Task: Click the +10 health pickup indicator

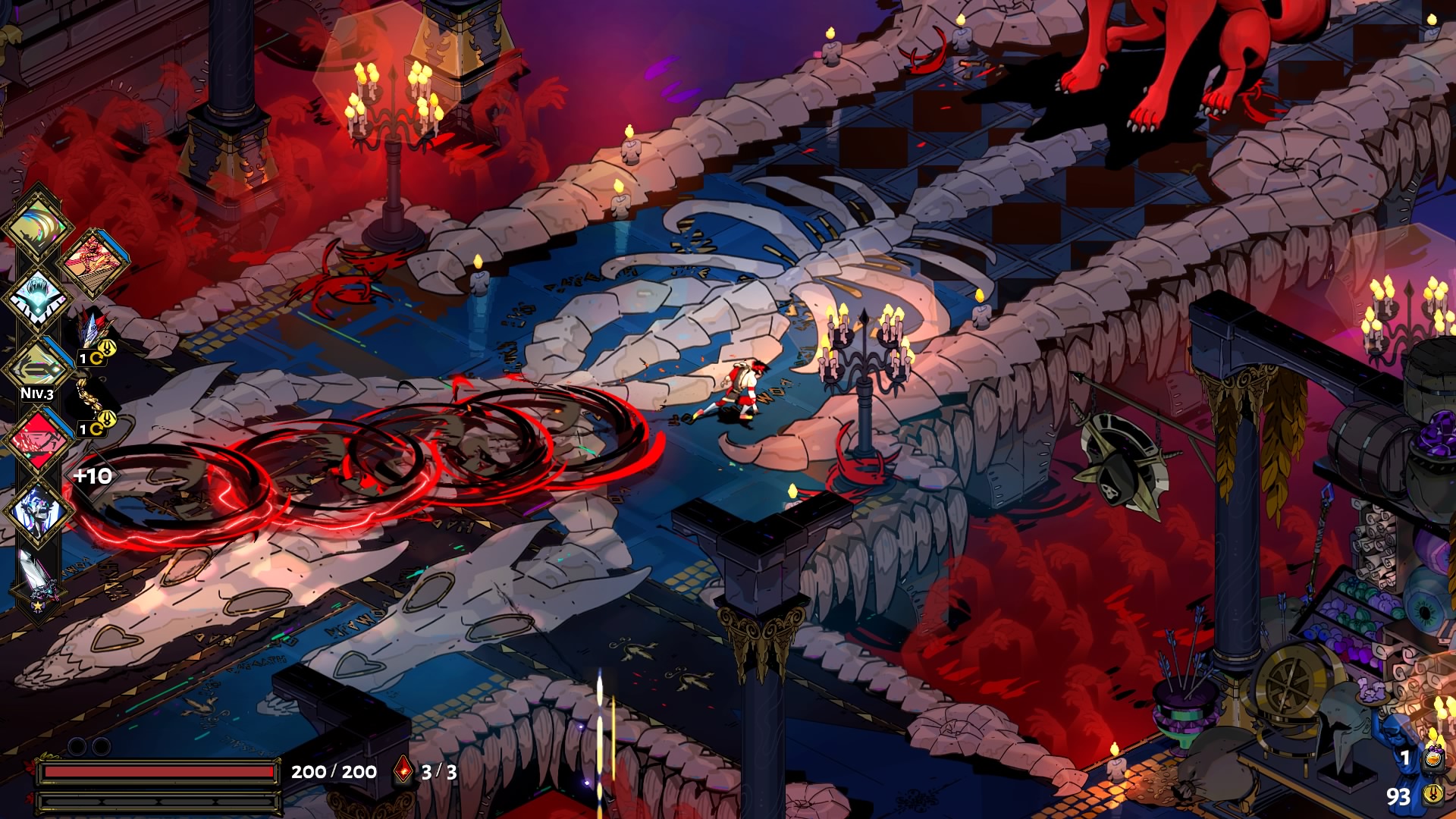Action: tap(91, 476)
